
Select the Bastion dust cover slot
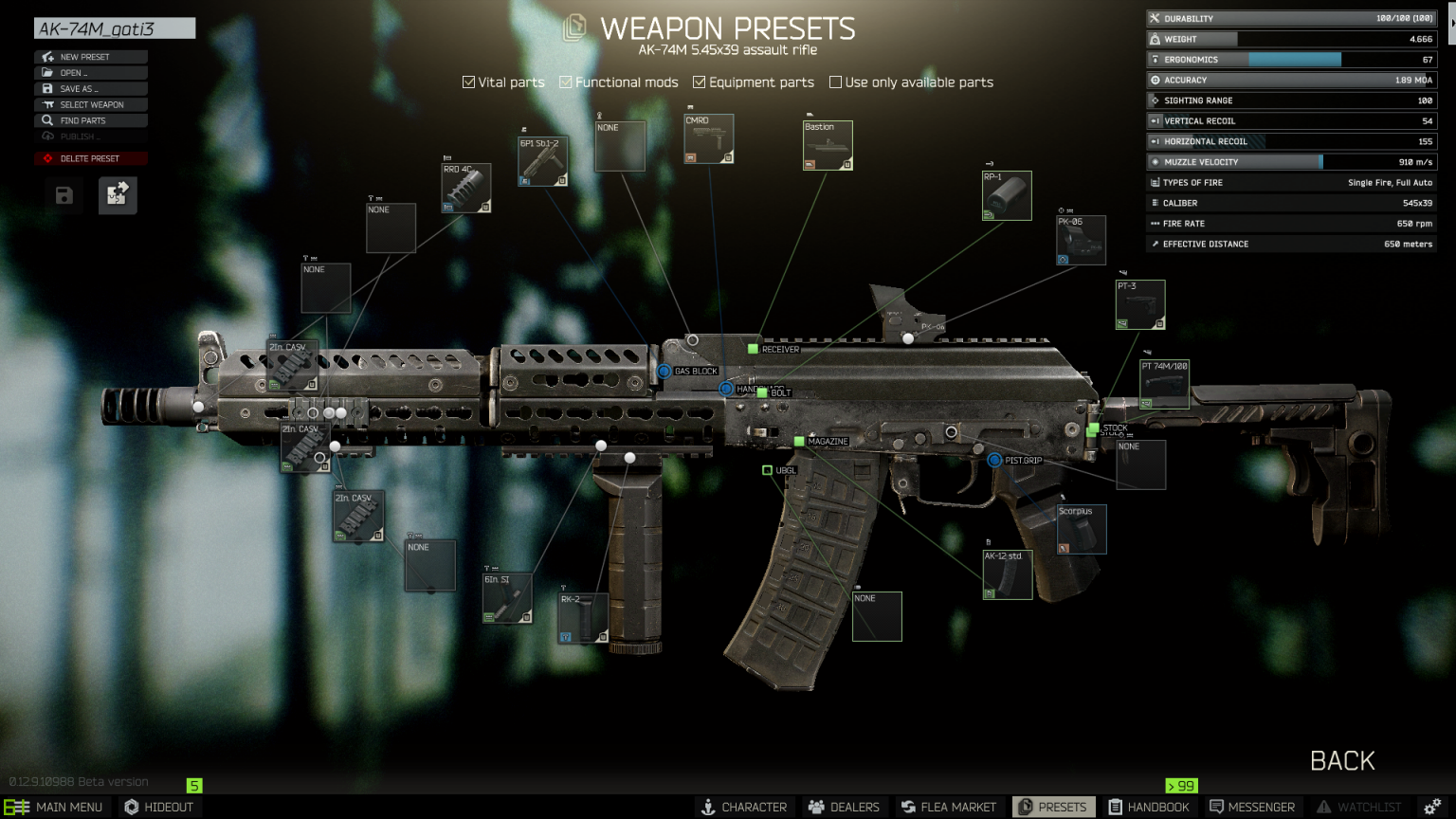[x=828, y=146]
